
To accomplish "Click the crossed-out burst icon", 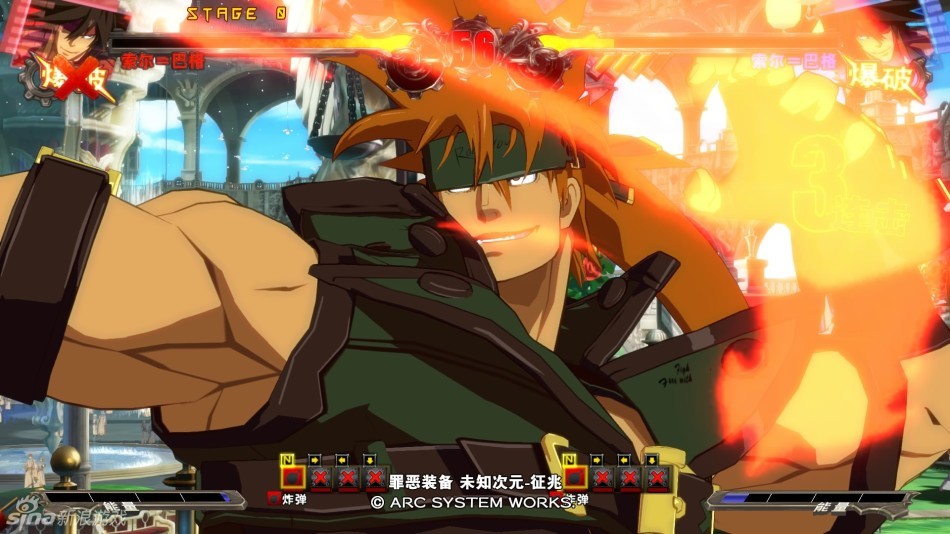I will point(72,80).
